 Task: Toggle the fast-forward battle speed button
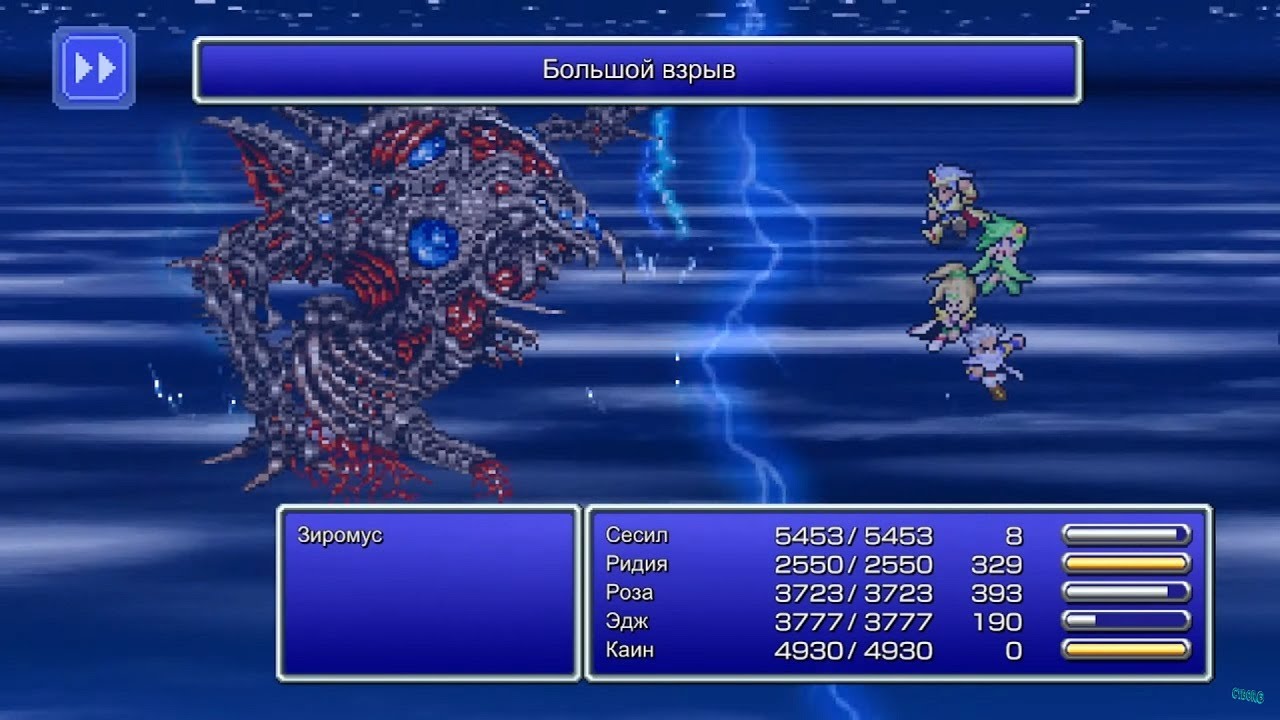click(94, 68)
